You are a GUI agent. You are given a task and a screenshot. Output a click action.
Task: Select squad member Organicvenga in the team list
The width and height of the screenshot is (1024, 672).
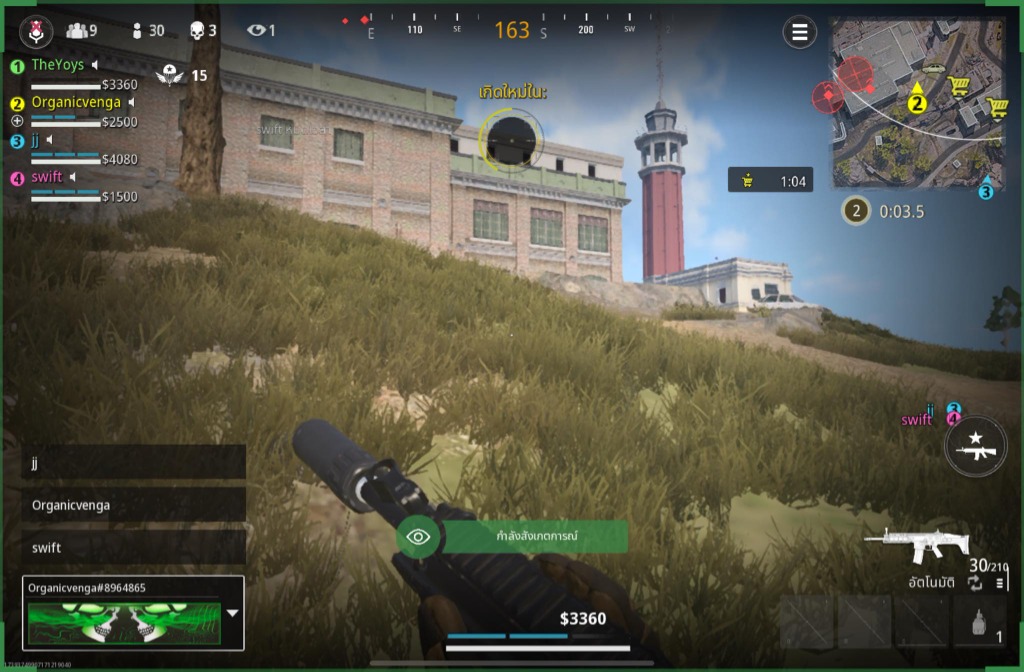75,102
